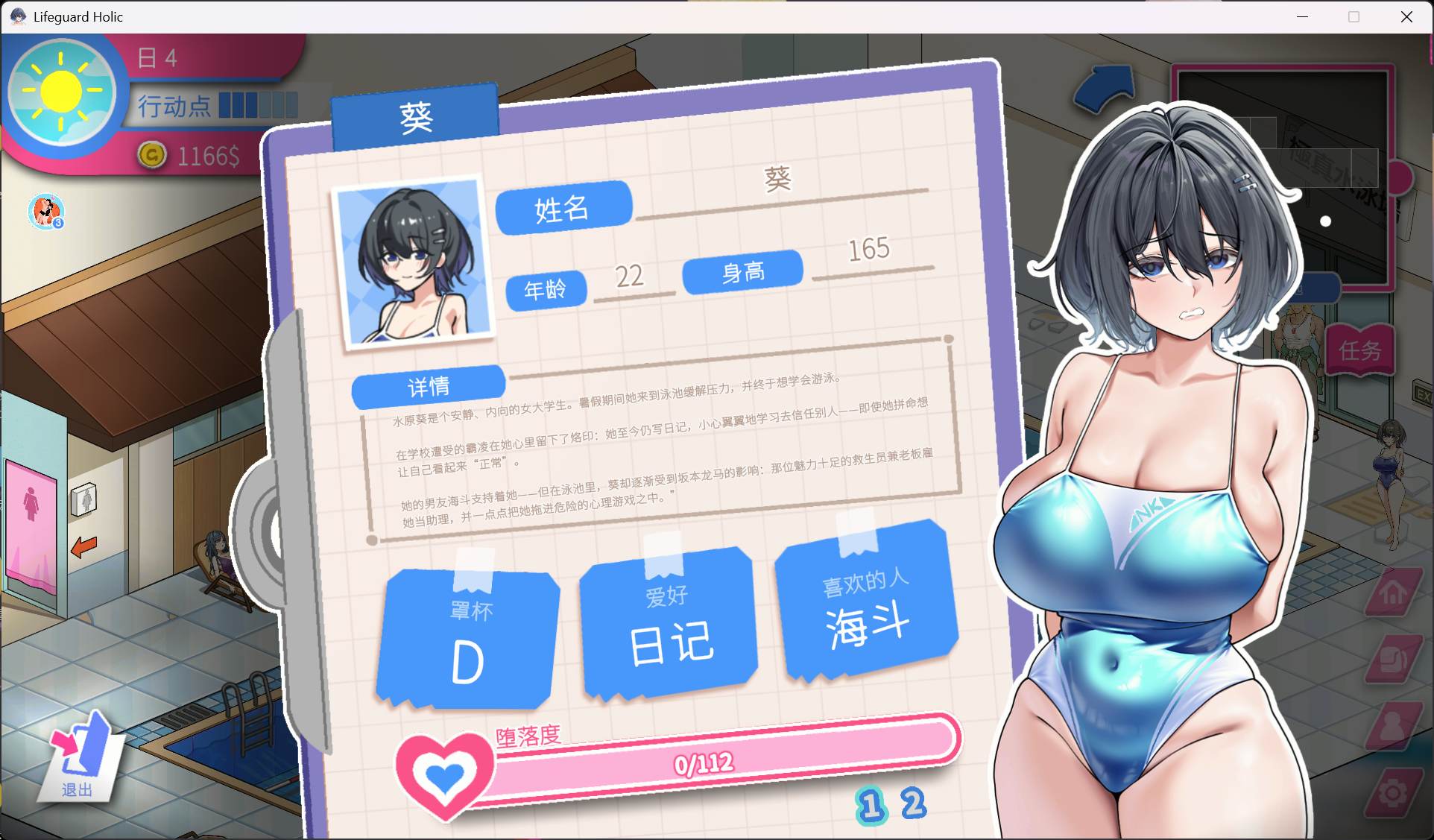Select the red-haired character avatar icon

pyautogui.click(x=46, y=212)
